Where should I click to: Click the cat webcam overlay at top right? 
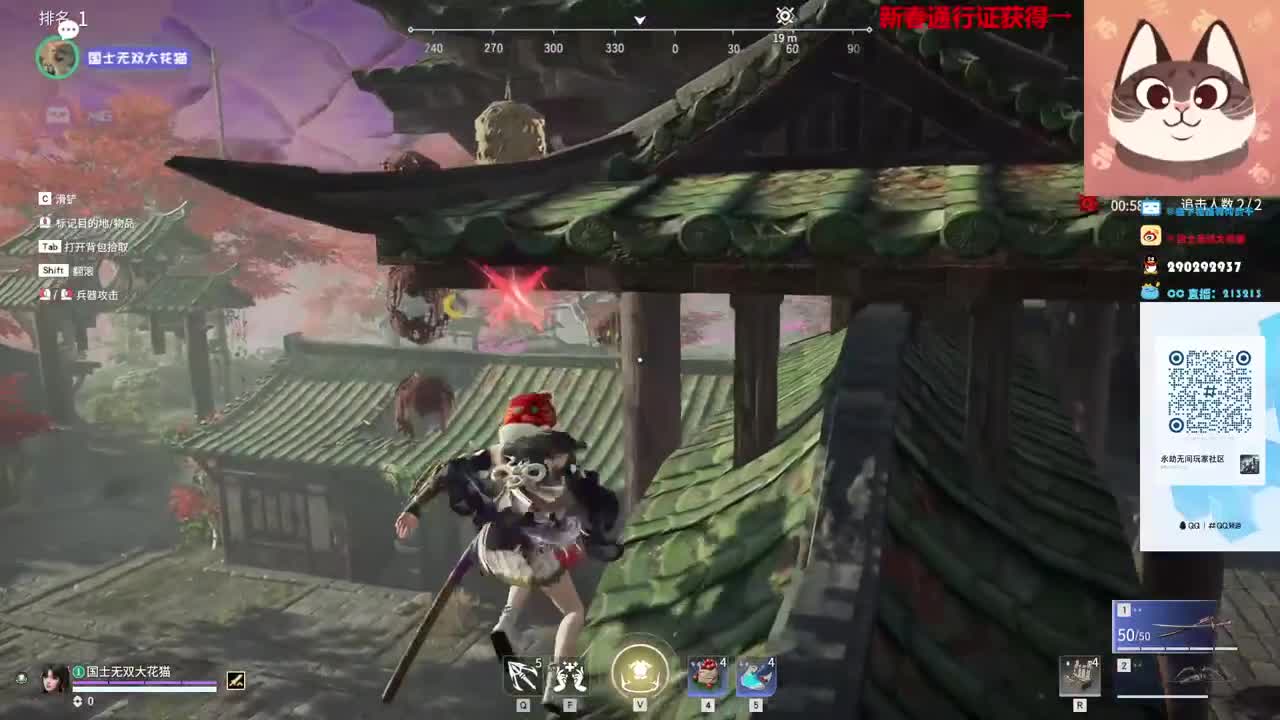1180,95
